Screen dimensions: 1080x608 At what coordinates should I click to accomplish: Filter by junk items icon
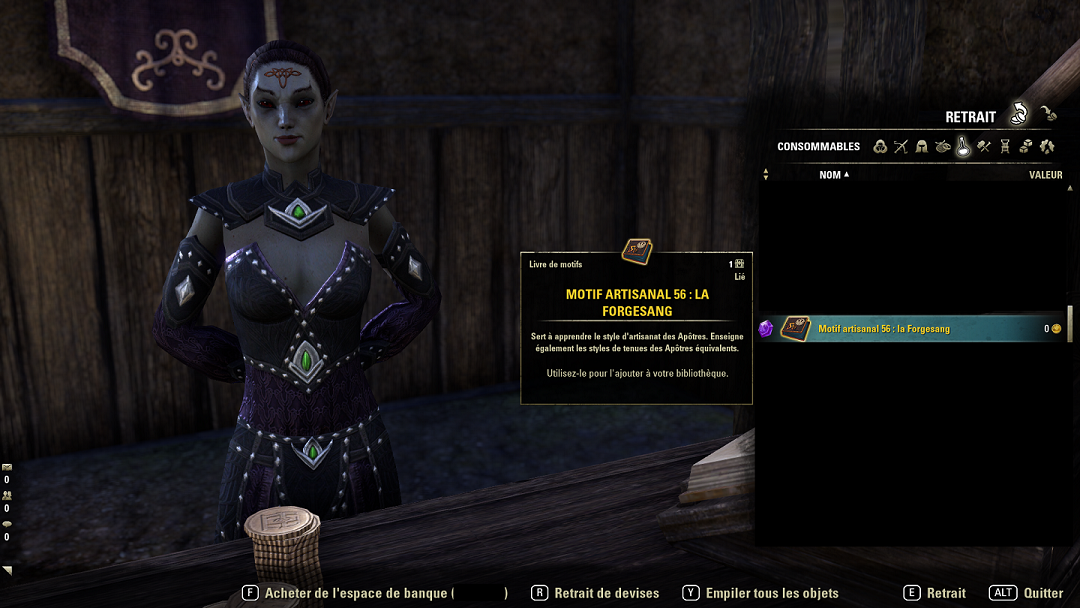click(x=1047, y=146)
